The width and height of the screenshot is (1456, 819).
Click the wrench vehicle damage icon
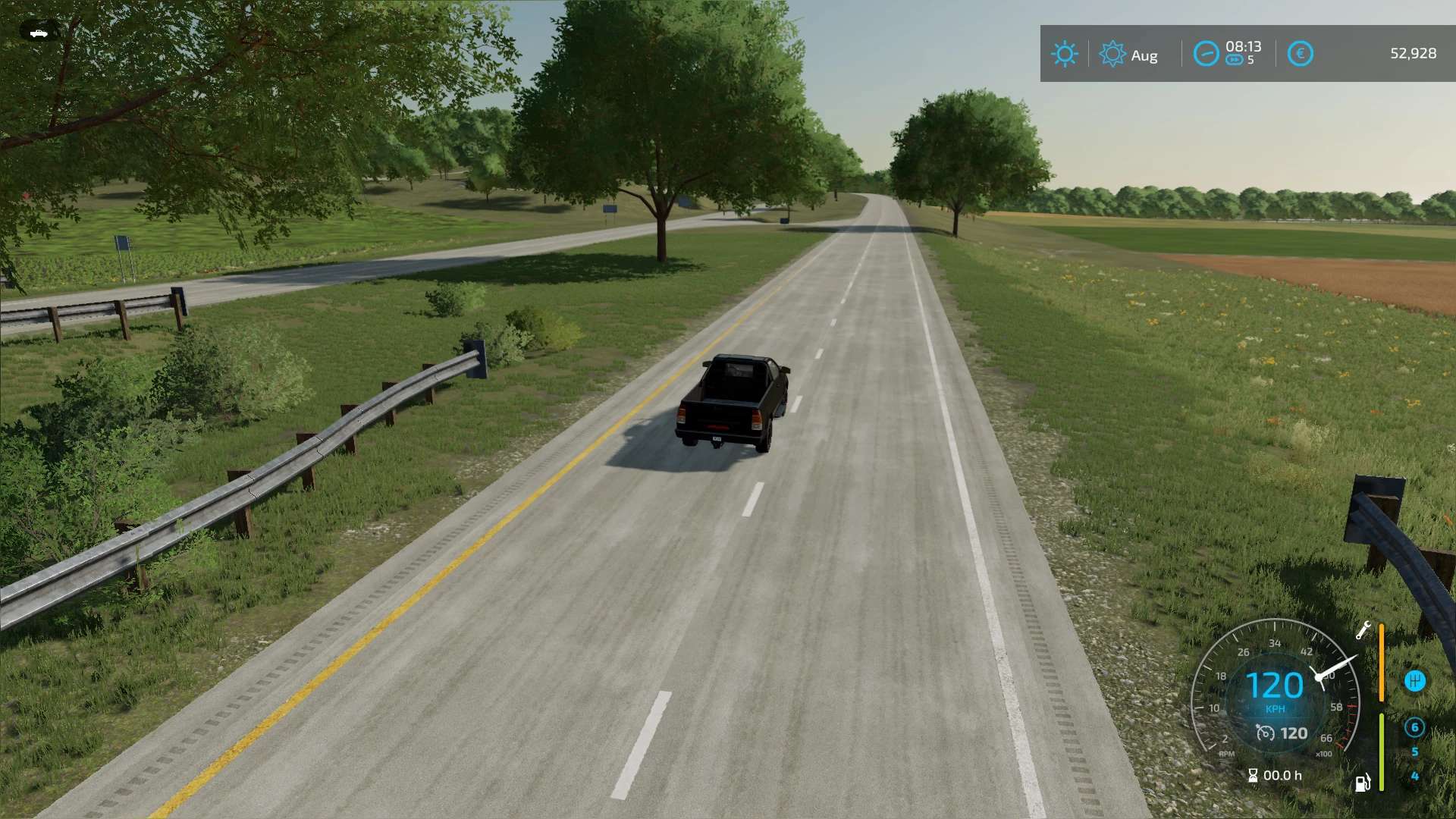pos(1363,630)
